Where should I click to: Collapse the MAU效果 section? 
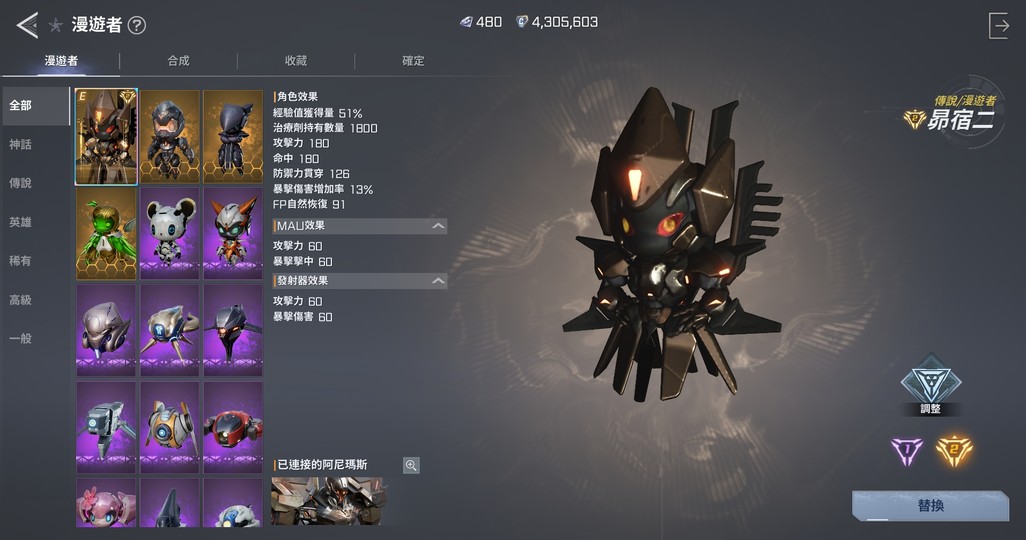pyautogui.click(x=438, y=226)
